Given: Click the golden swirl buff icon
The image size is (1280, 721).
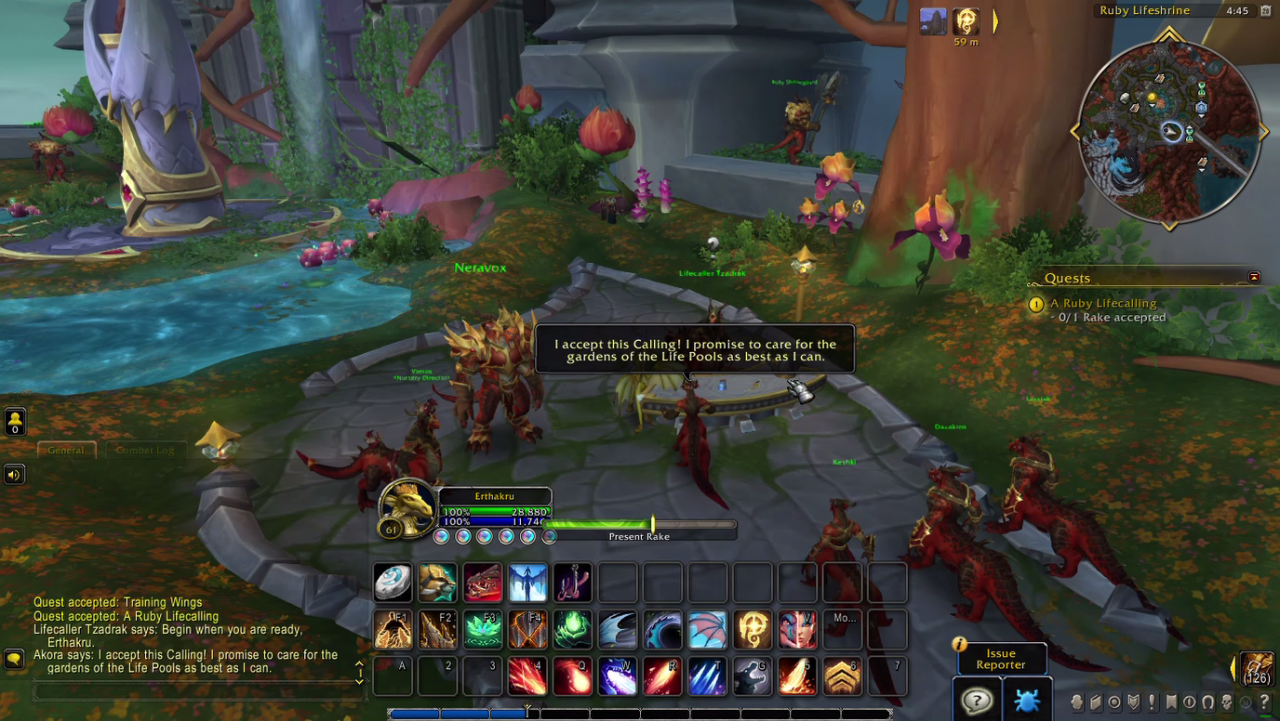Looking at the screenshot, I should (965, 21).
